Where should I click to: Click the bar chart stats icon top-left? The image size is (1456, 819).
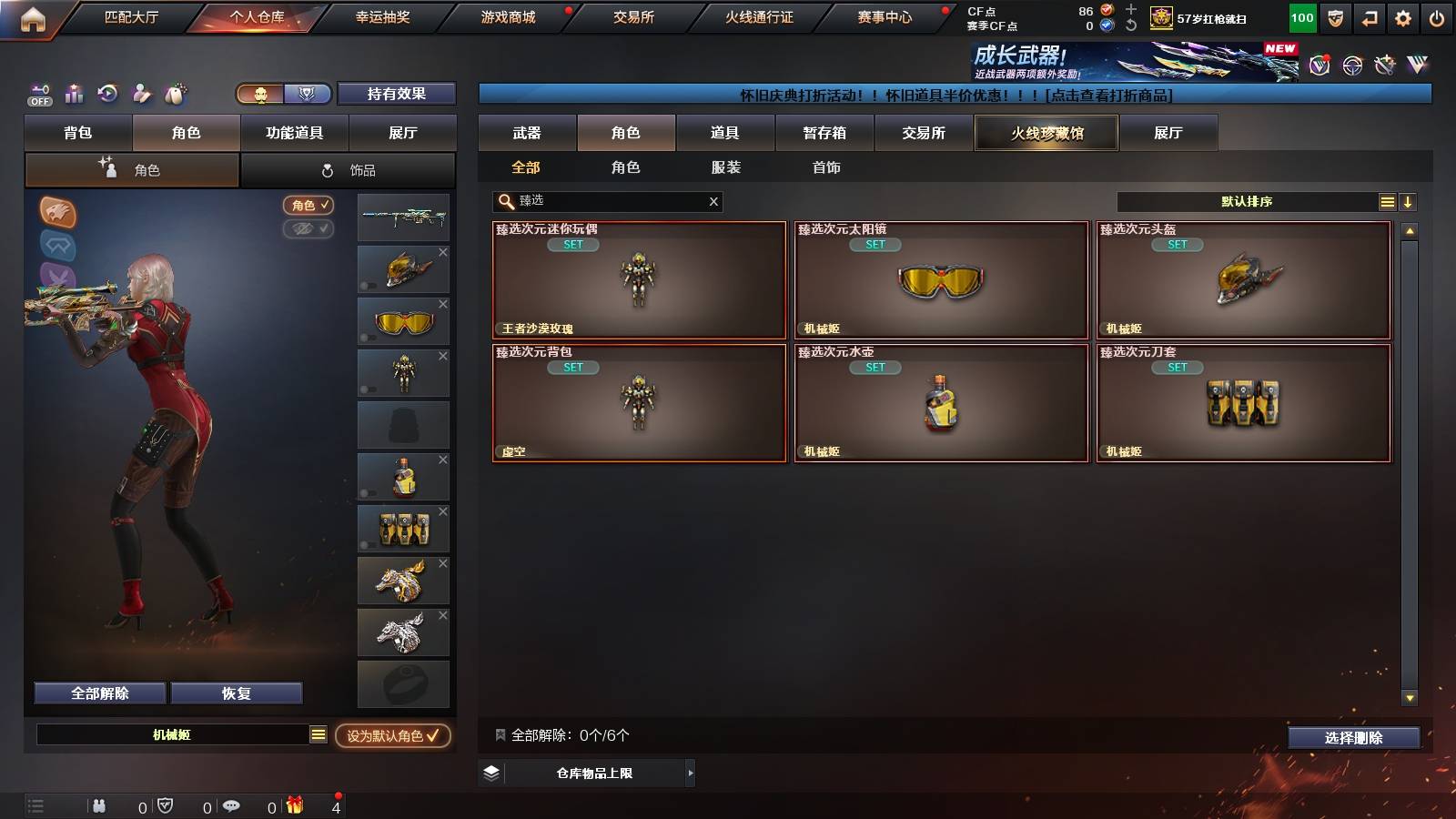tap(74, 94)
